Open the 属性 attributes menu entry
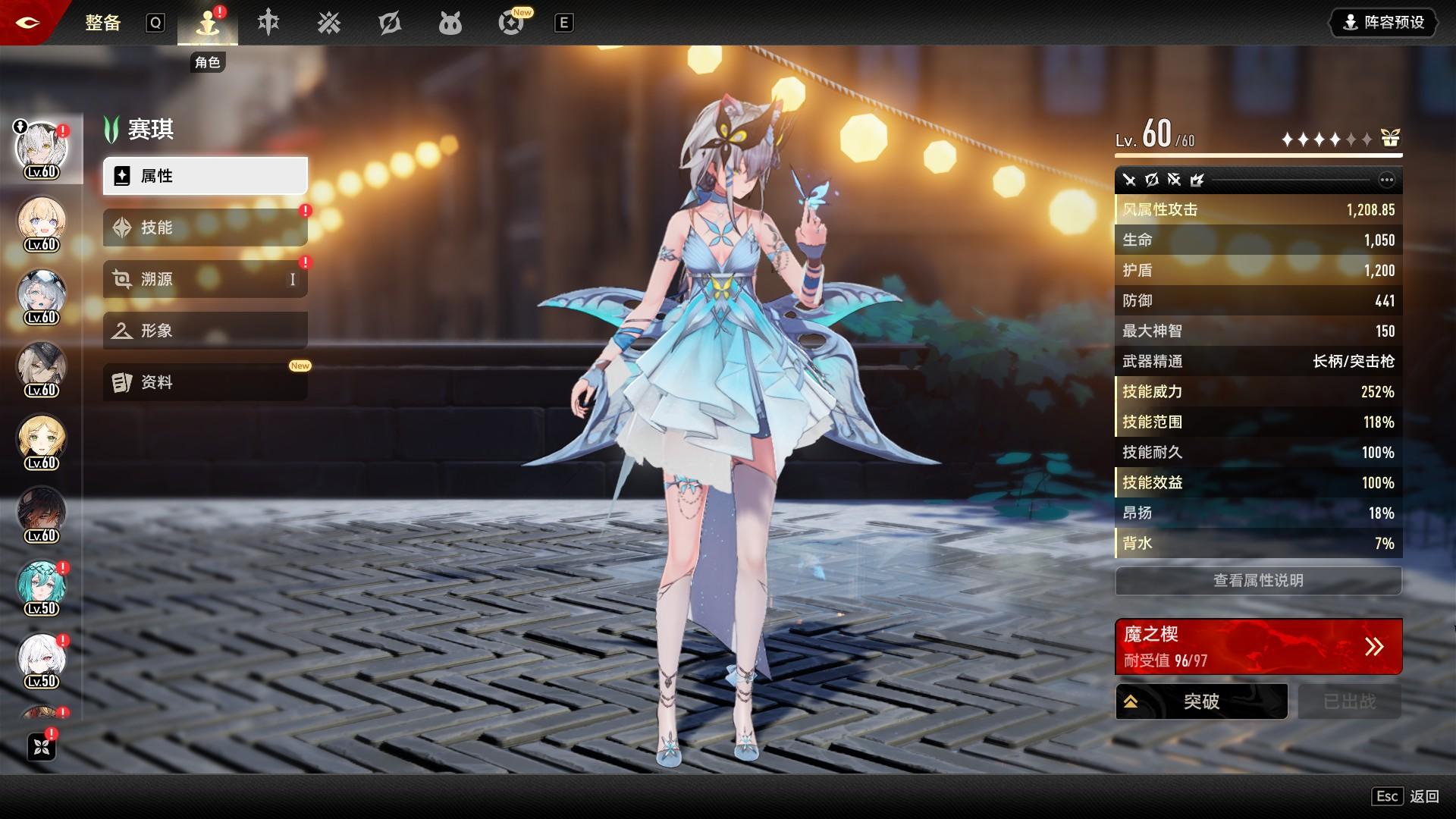The height and width of the screenshot is (819, 1456). pos(205,176)
